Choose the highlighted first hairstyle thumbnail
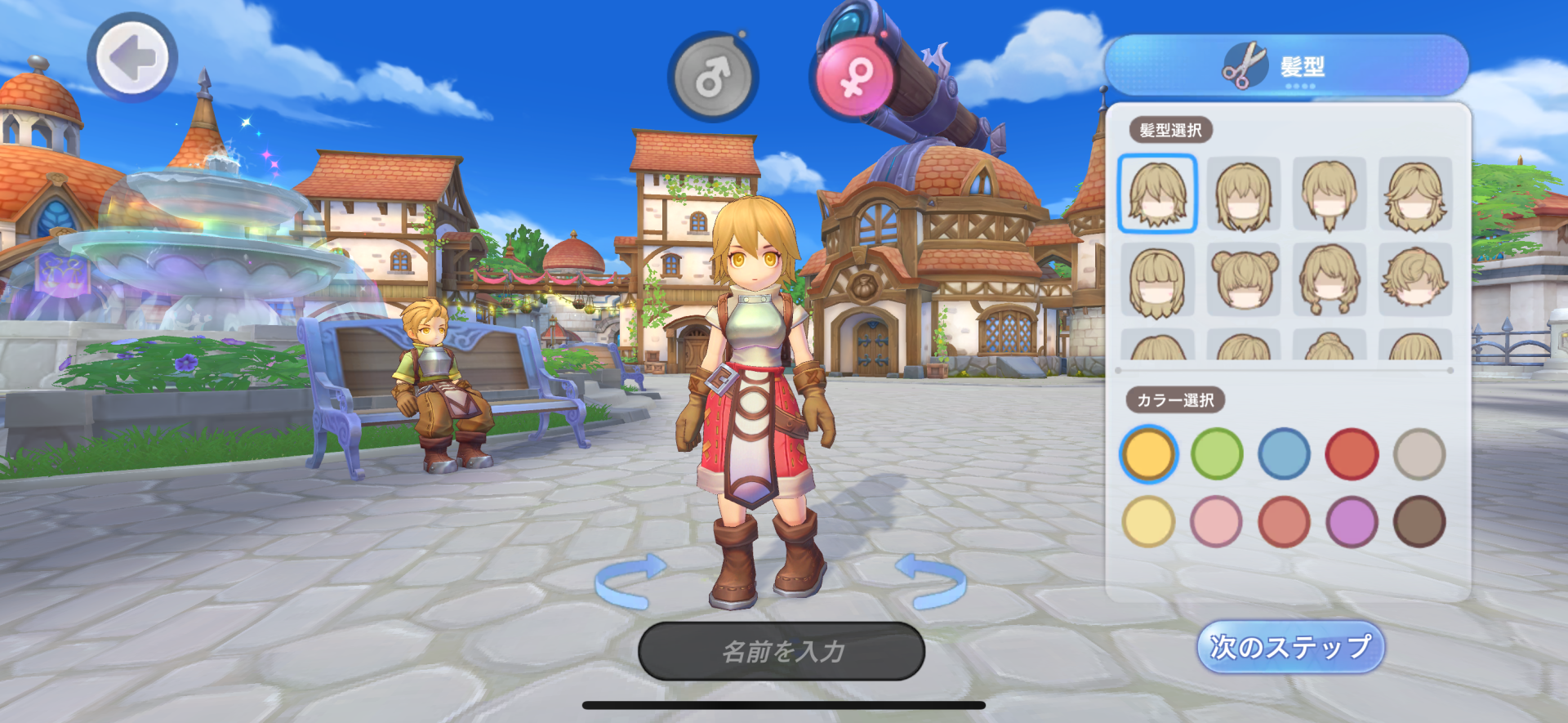The height and width of the screenshot is (723, 1568). (1157, 194)
